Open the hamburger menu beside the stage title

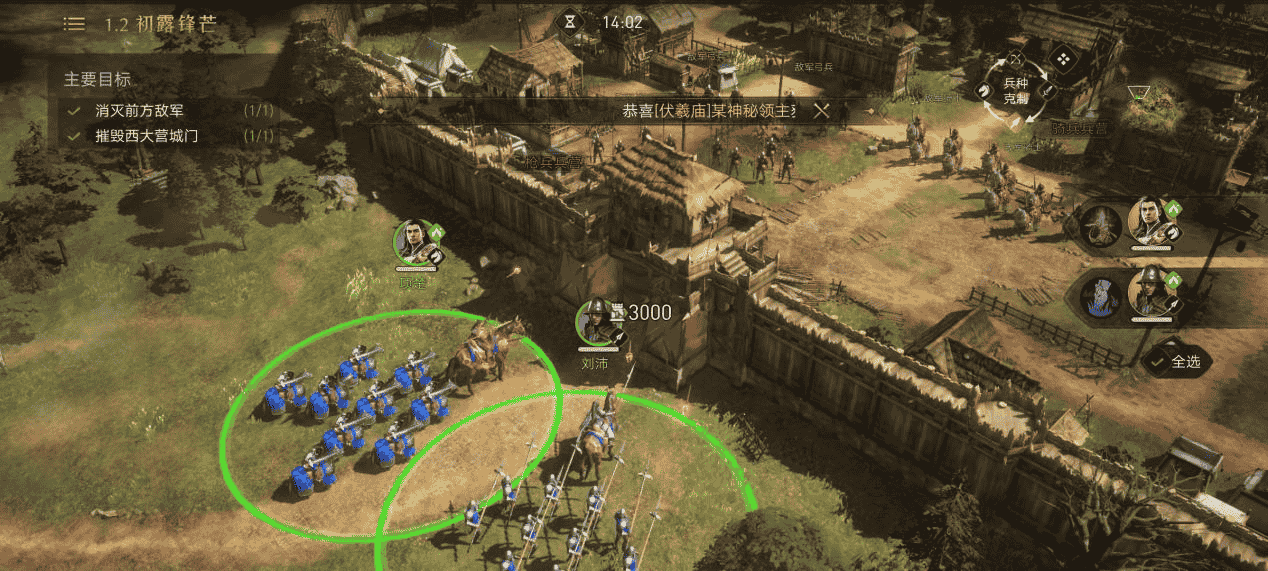pyautogui.click(x=74, y=23)
